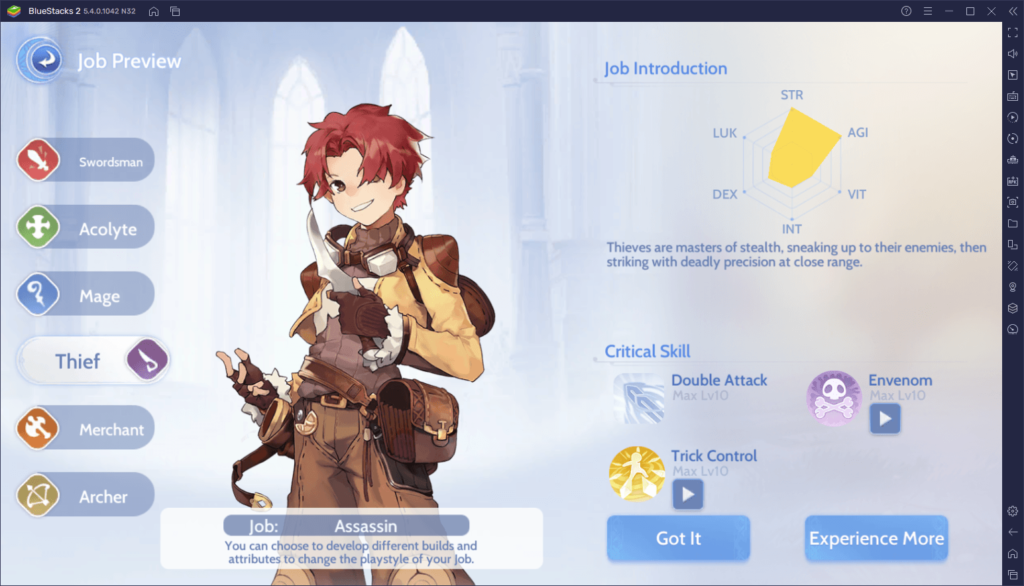This screenshot has height=586, width=1024.
Task: Select the Trick Control skill icon
Action: pos(637,472)
